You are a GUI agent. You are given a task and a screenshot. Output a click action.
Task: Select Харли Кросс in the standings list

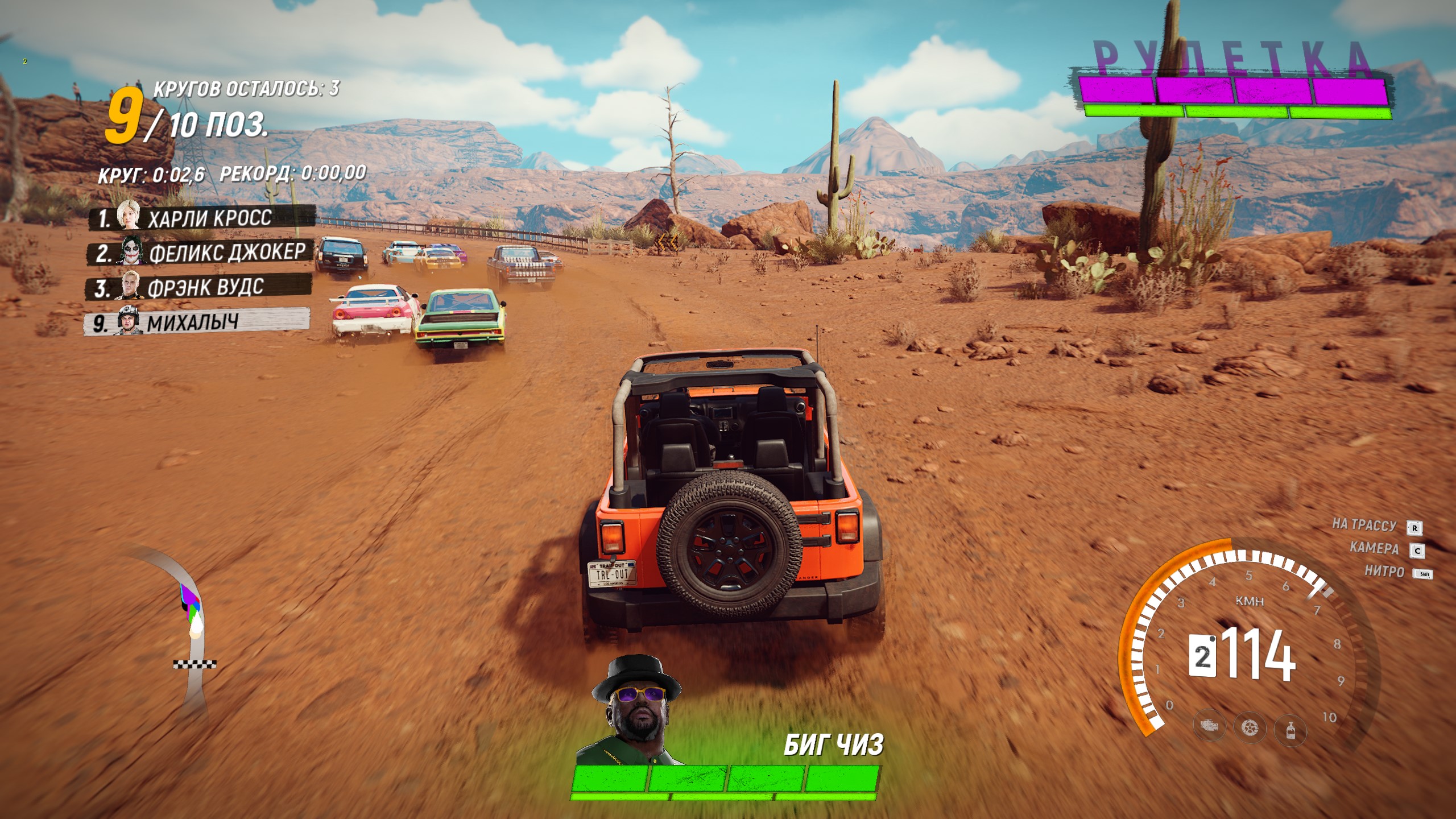[202, 218]
